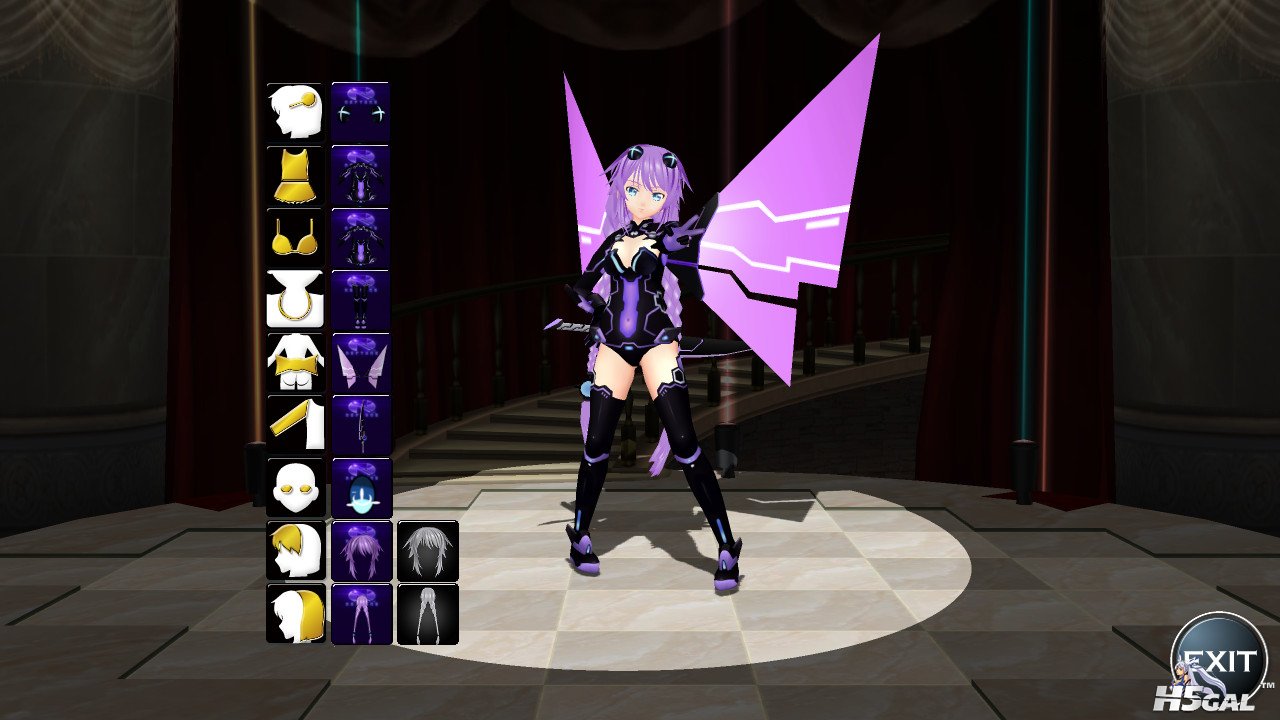Choose the purple front hair thumbnail
Viewport: 1280px width, 720px height.
coord(360,550)
